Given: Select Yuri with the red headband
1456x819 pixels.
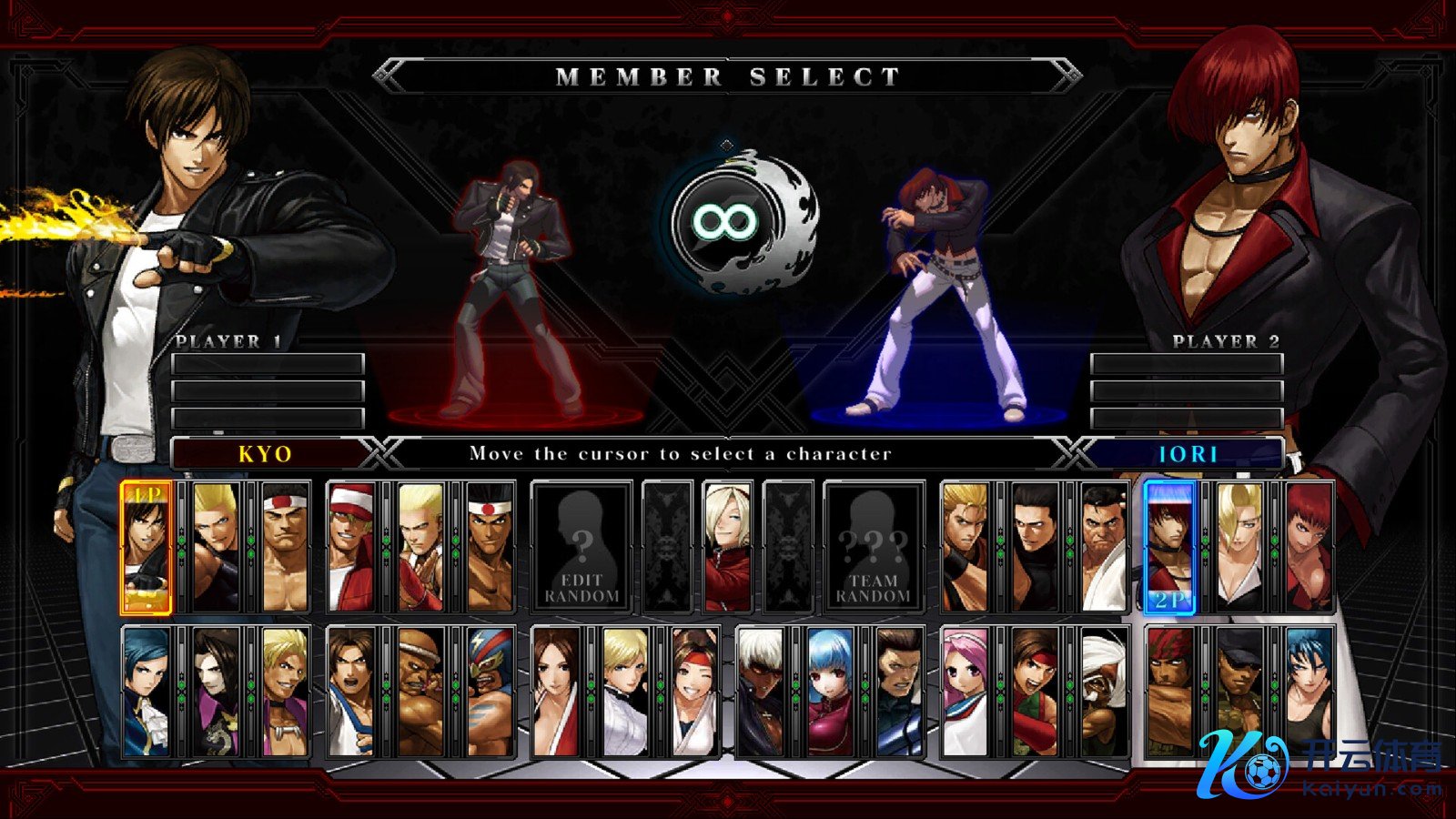Looking at the screenshot, I should click(x=694, y=693).
